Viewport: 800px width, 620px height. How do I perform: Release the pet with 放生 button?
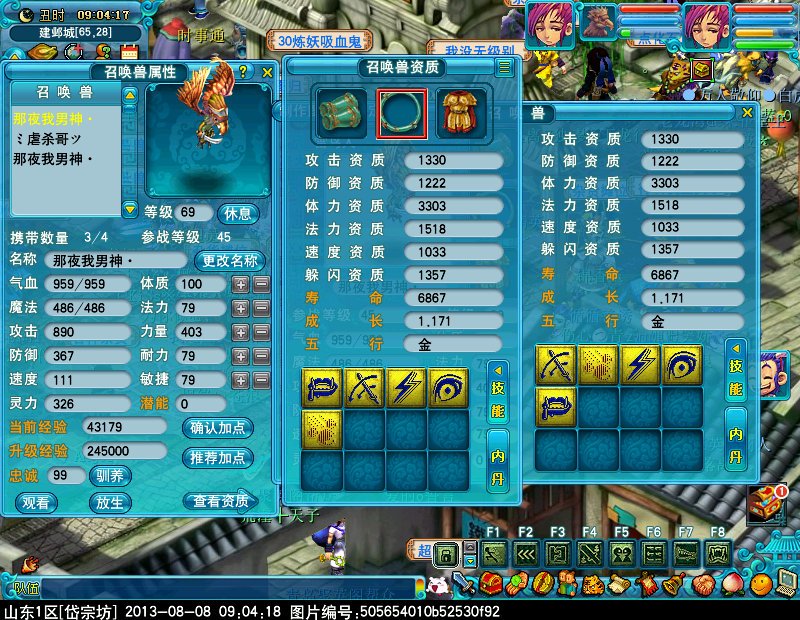click(x=110, y=502)
